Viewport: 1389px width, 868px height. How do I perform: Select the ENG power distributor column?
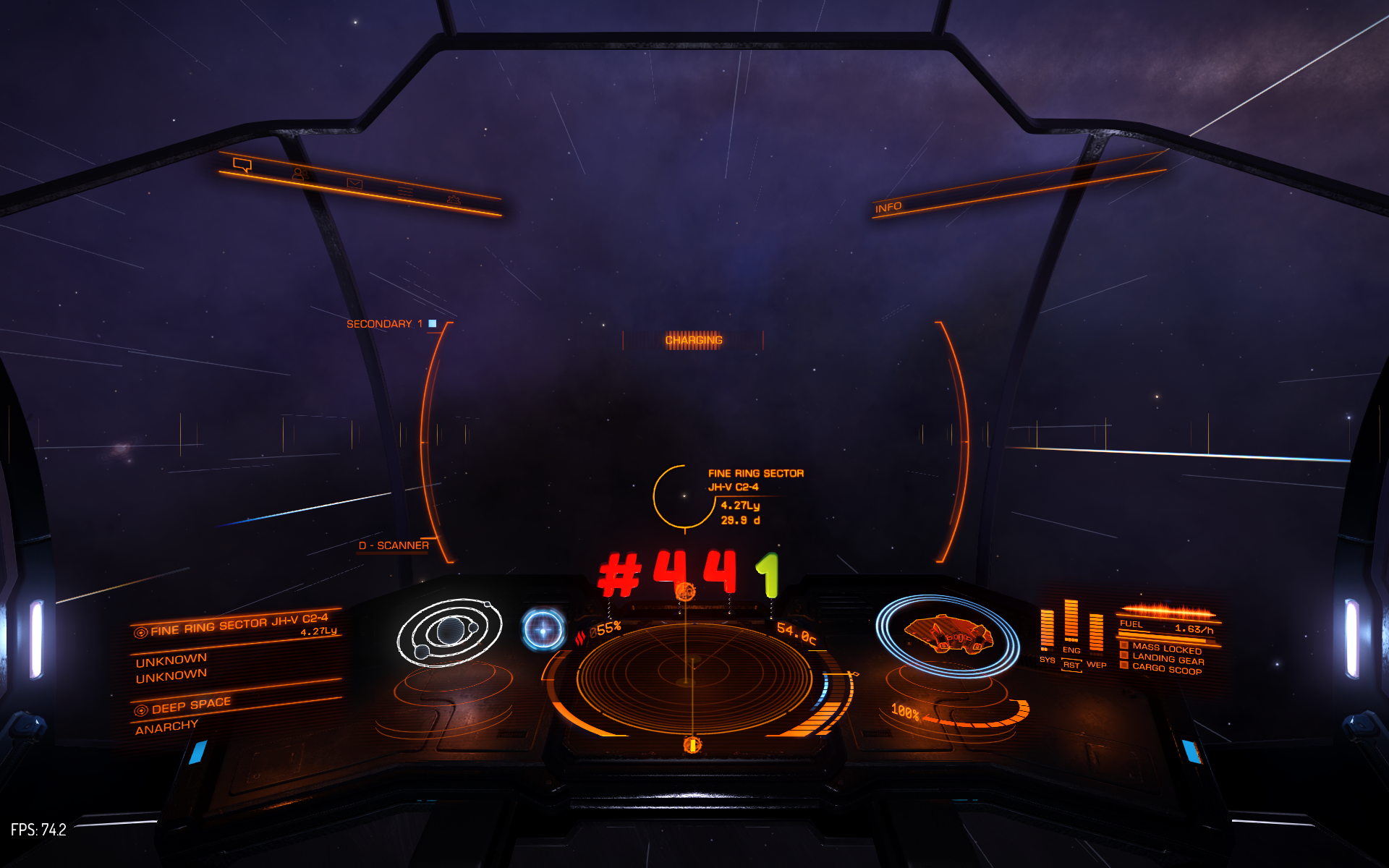(x=1071, y=622)
